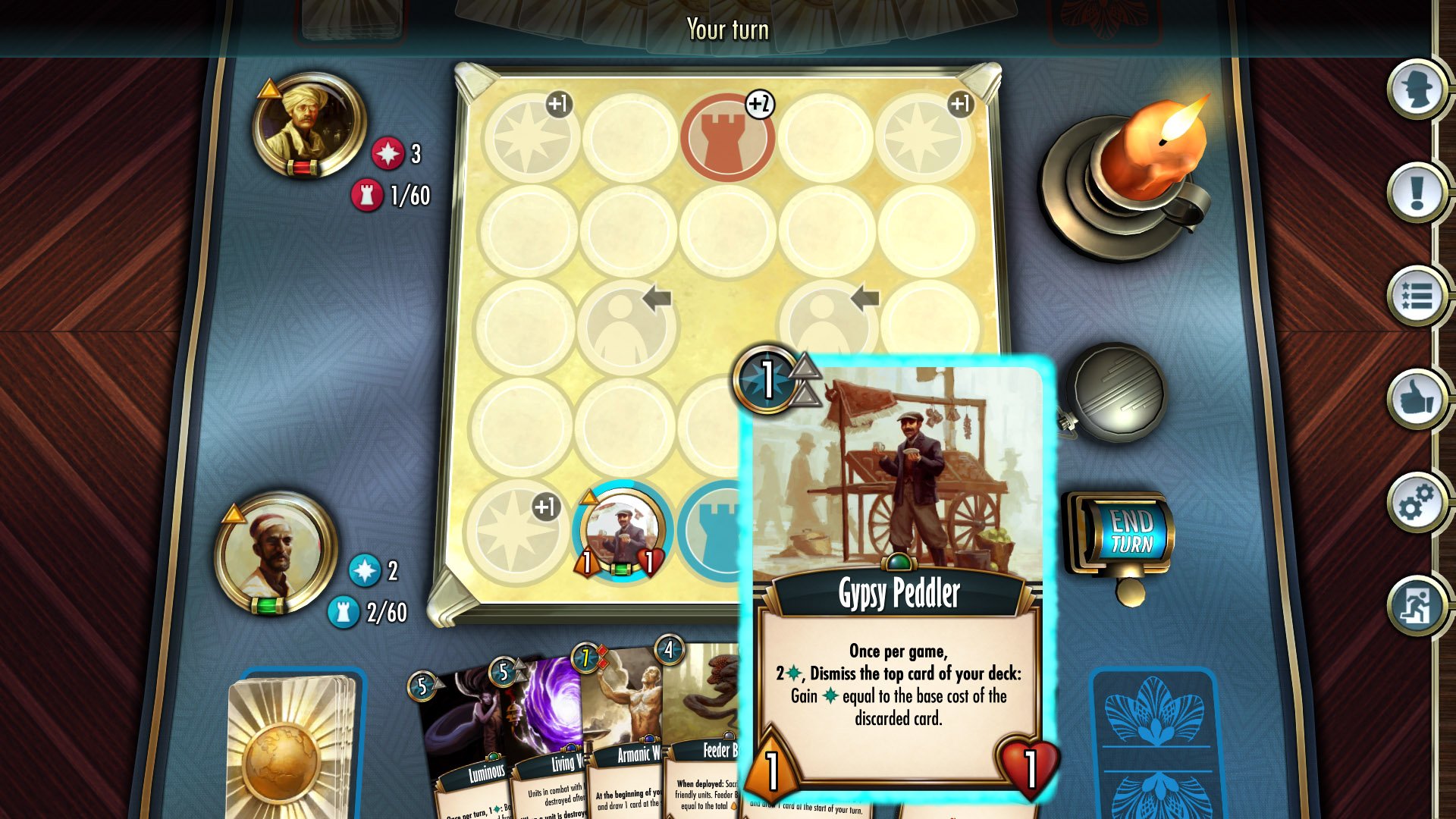Open settings via the gears icon
Image resolution: width=1456 pixels, height=819 pixels.
pyautogui.click(x=1417, y=500)
